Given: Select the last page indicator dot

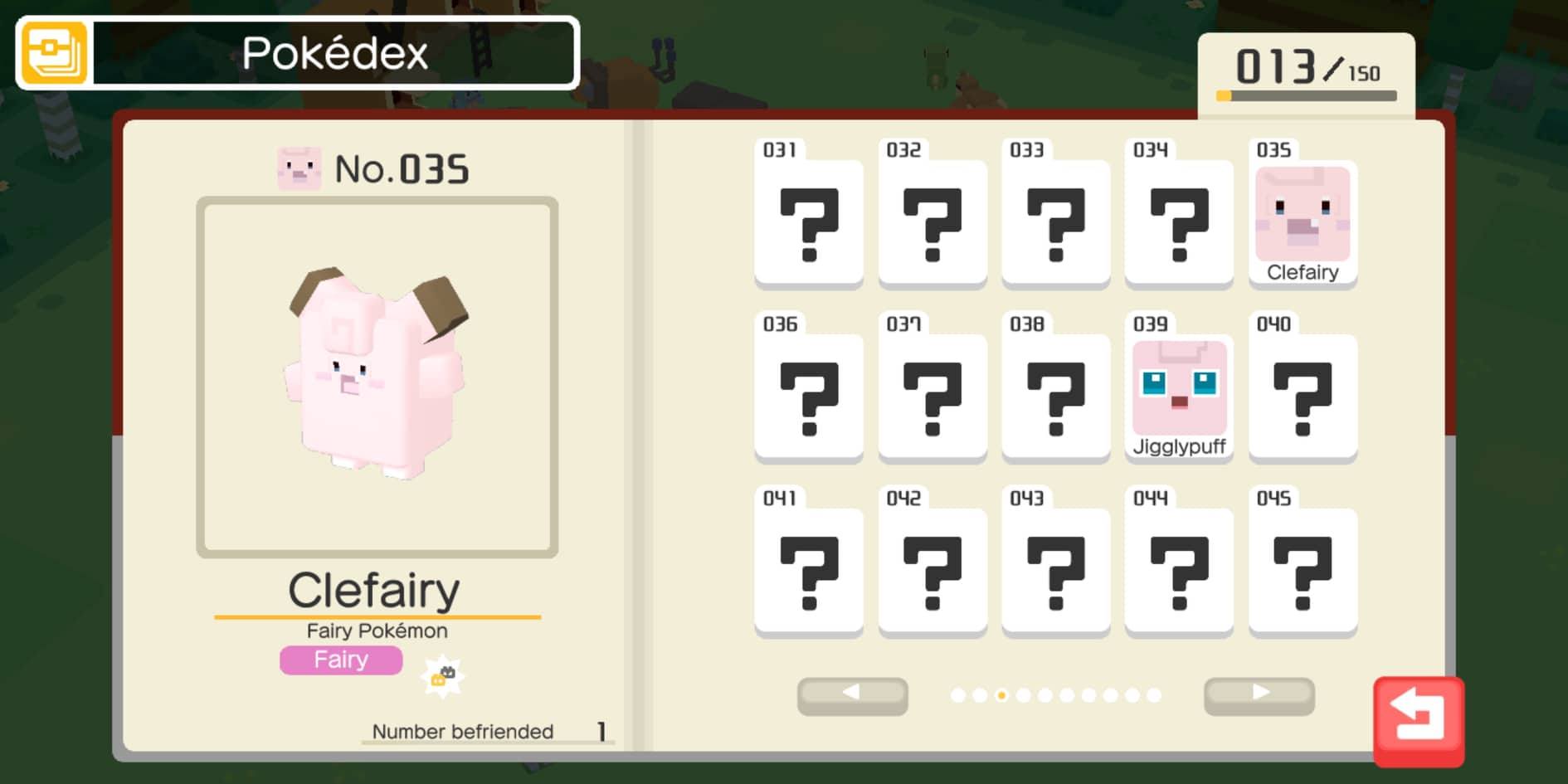Looking at the screenshot, I should coord(1154,694).
